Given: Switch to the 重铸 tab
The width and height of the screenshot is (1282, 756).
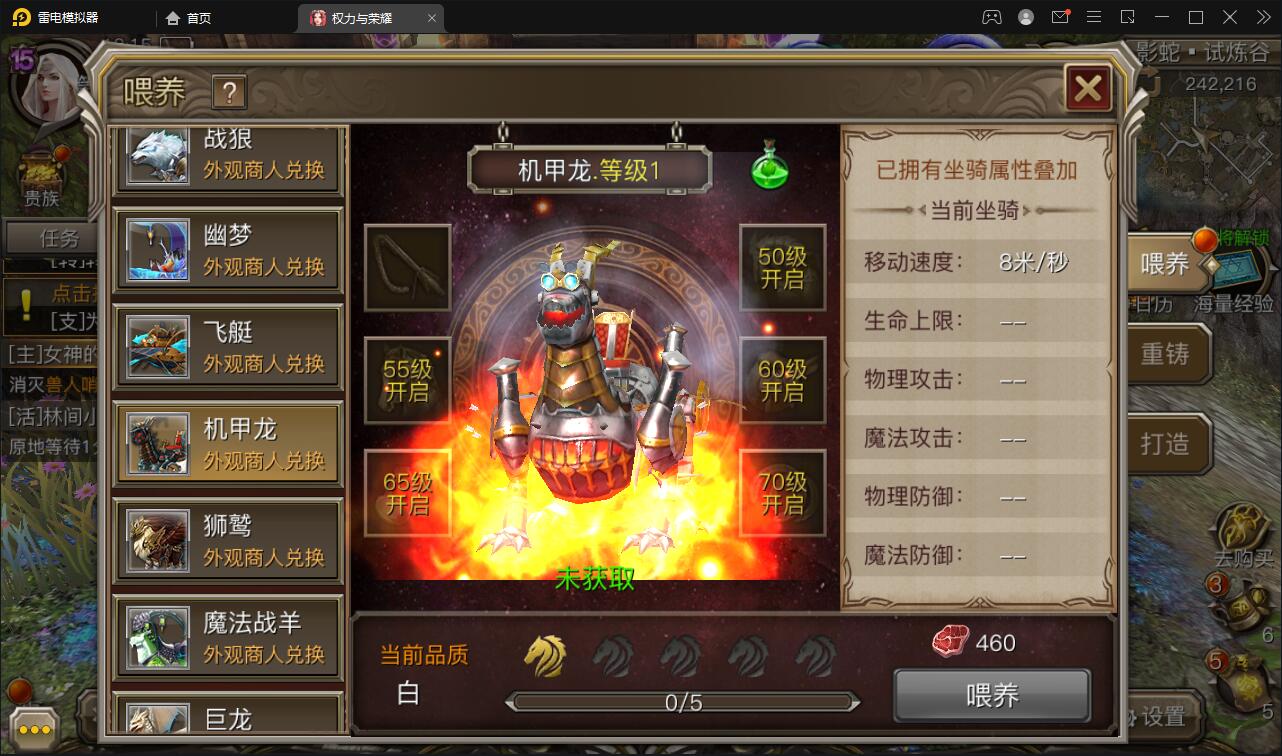Looking at the screenshot, I should click(x=1166, y=354).
